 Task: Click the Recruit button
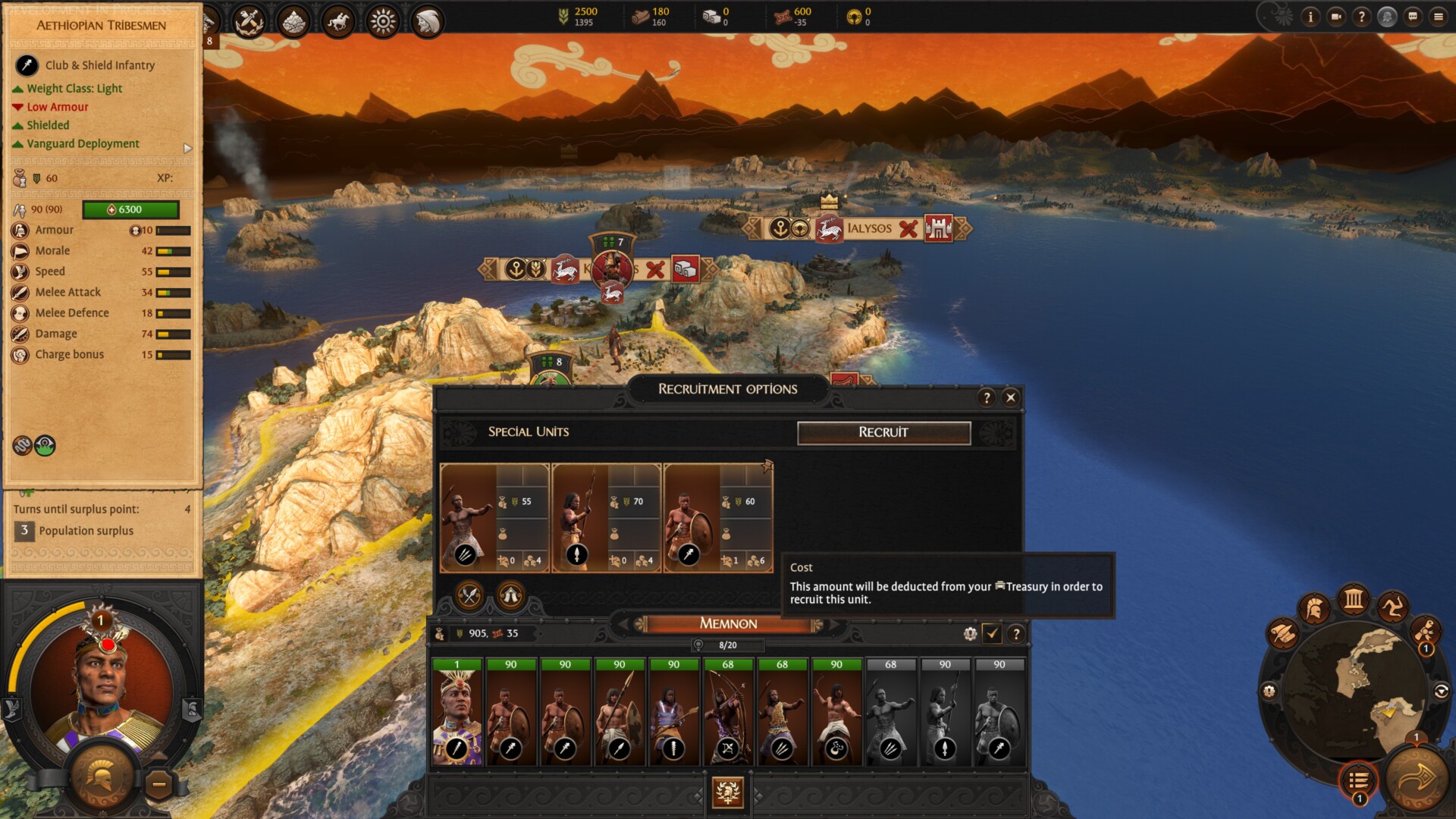pyautogui.click(x=883, y=432)
